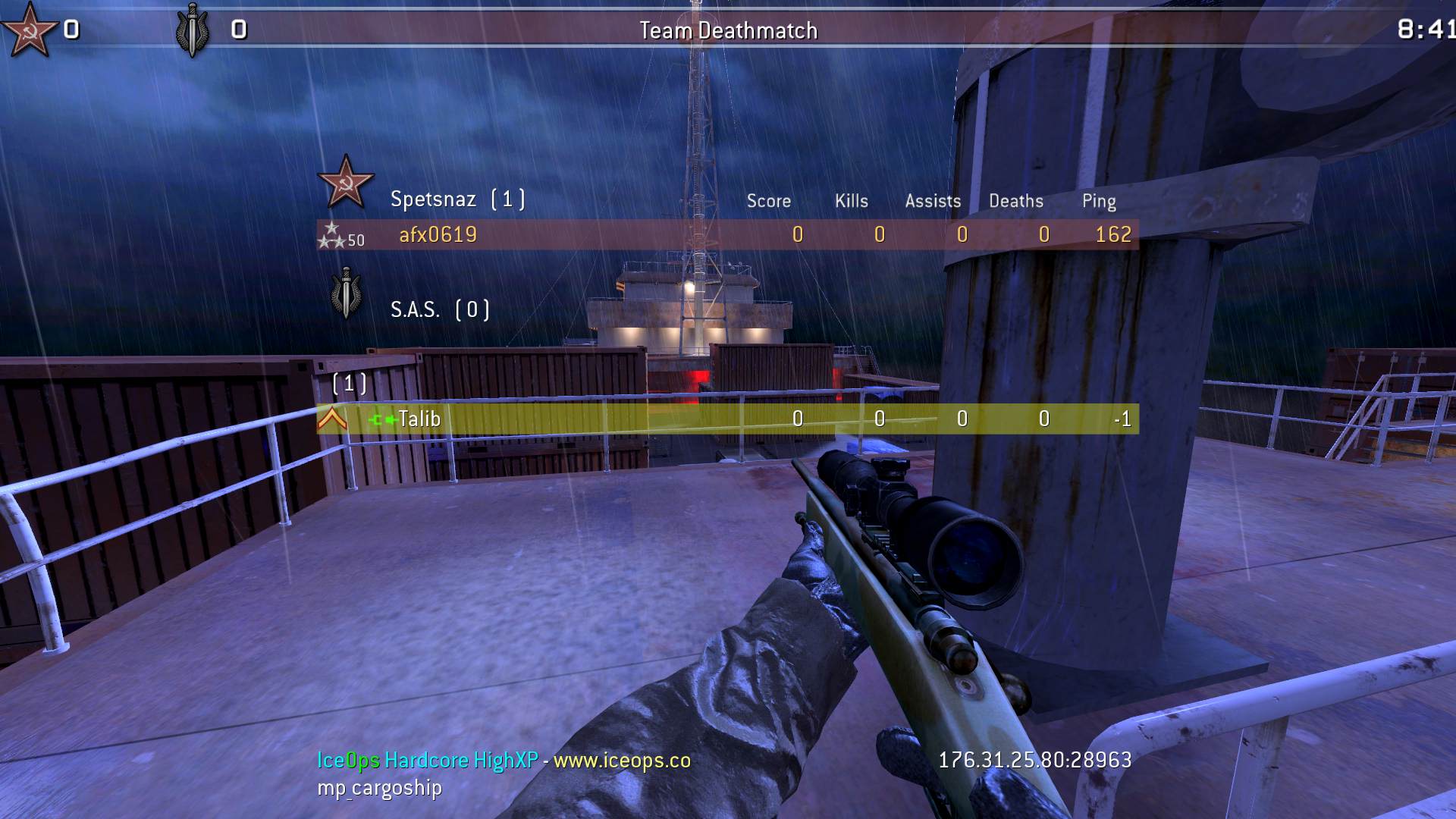Image resolution: width=1456 pixels, height=819 pixels.
Task: Click the Ping column header
Action: [x=1098, y=201]
